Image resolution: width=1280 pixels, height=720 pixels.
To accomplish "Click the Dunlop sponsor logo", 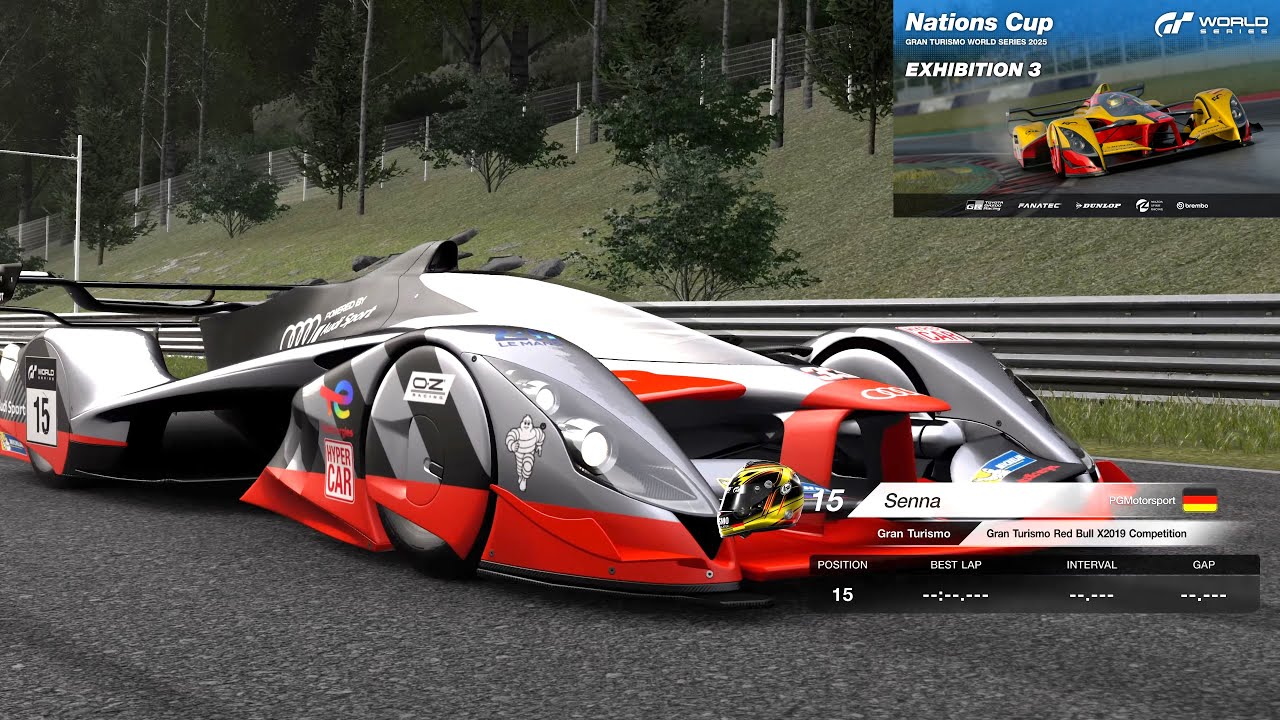I will click(1099, 205).
